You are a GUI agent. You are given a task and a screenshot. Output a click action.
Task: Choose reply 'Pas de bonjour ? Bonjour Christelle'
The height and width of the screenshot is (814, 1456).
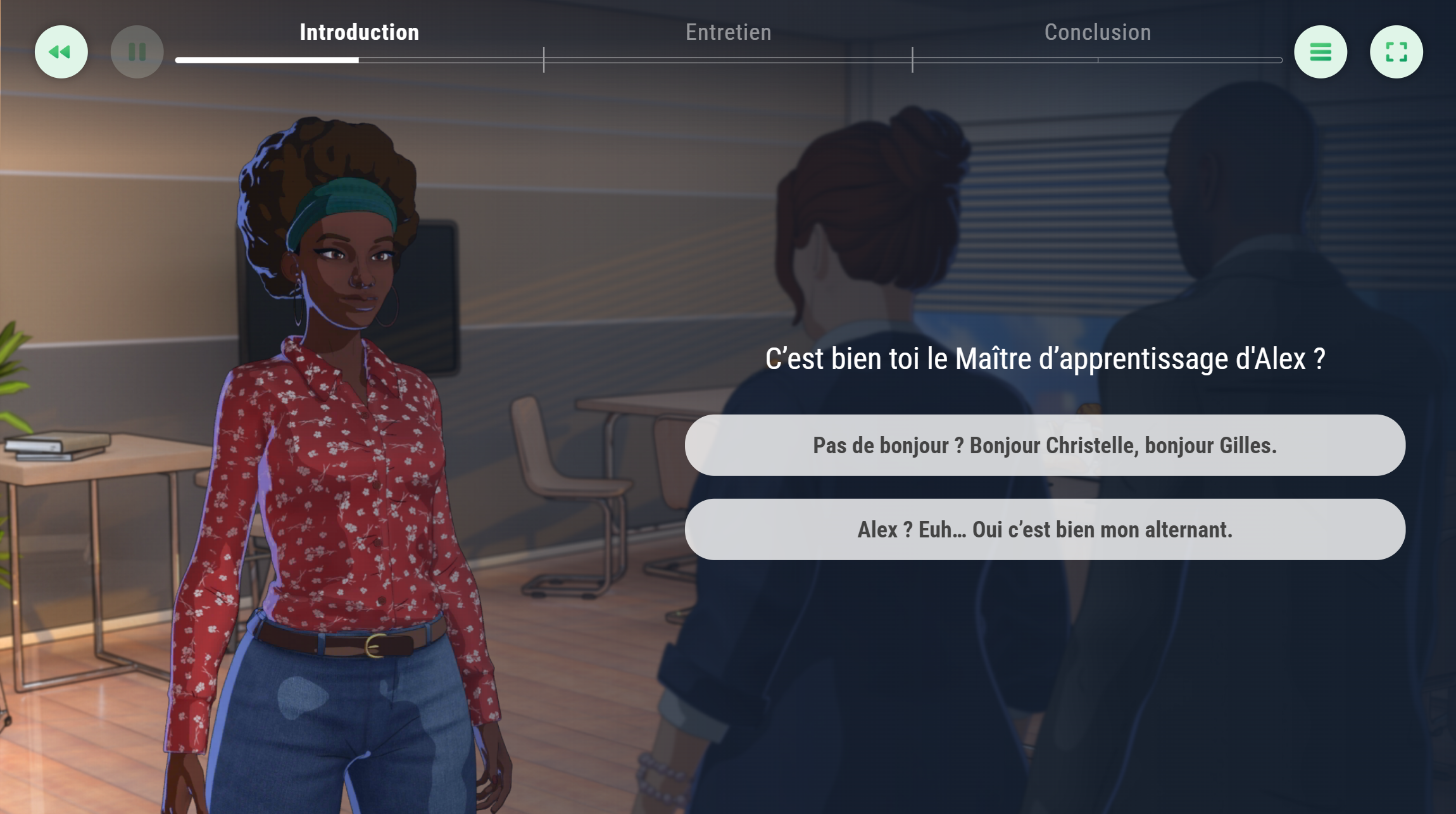click(1045, 445)
